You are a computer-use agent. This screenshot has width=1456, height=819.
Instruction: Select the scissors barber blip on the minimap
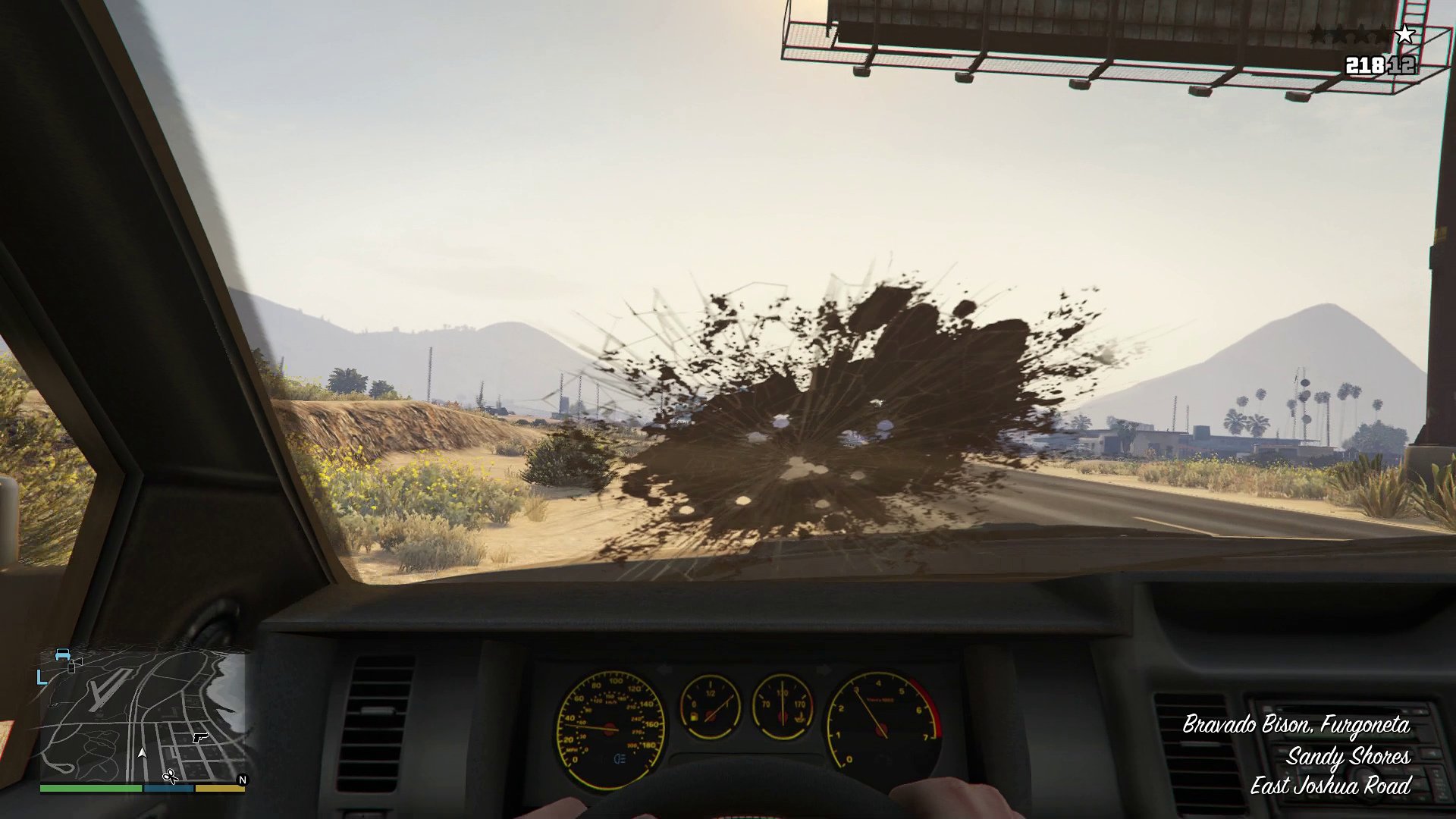click(171, 775)
